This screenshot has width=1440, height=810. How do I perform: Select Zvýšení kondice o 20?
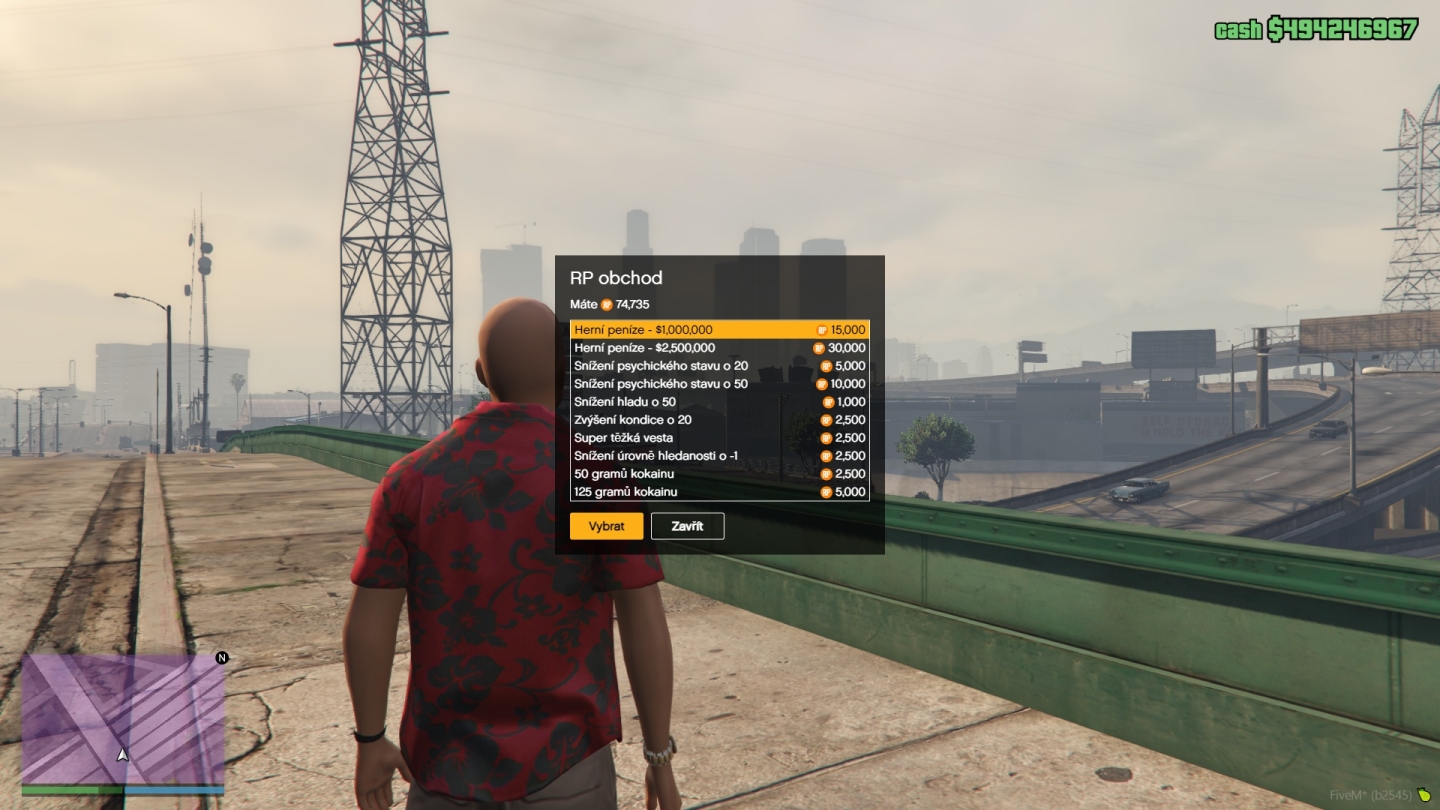719,420
